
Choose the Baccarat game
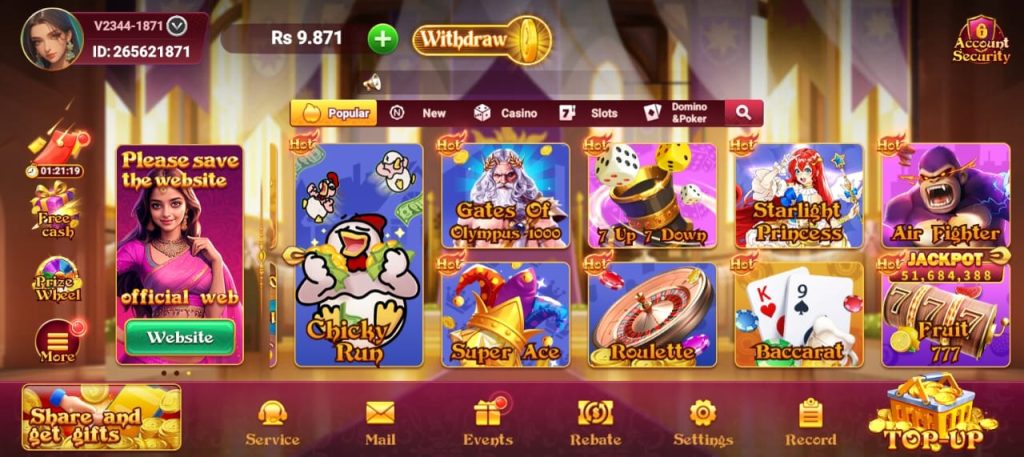pyautogui.click(x=799, y=314)
